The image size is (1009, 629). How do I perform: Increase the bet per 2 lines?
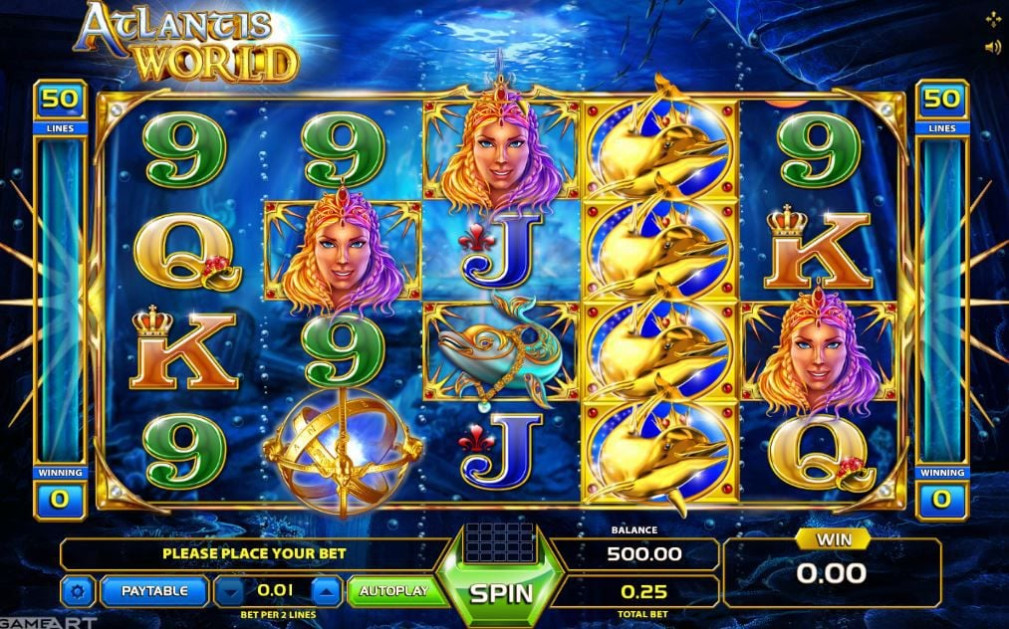click(327, 591)
